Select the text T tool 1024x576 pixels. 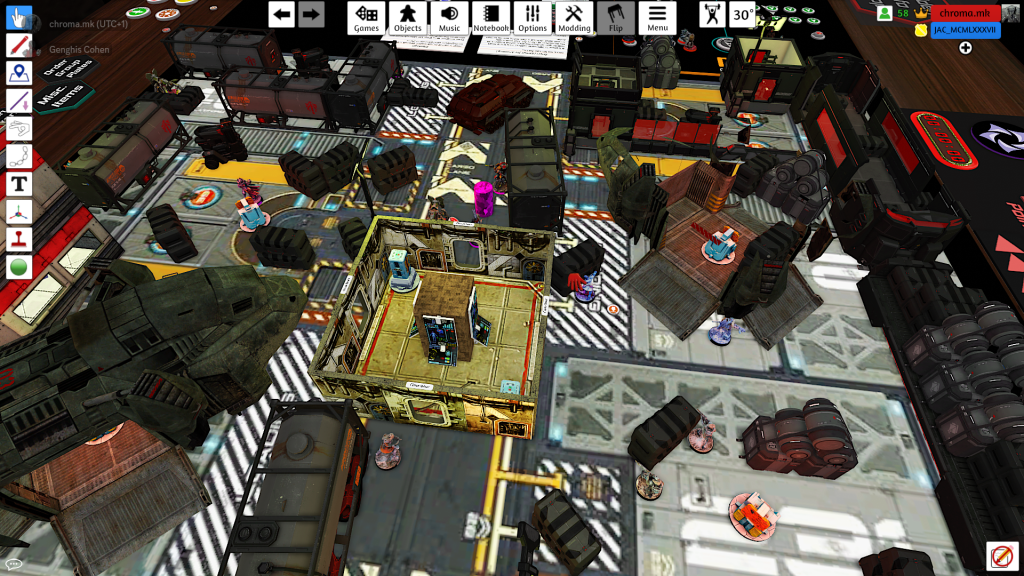(19, 184)
